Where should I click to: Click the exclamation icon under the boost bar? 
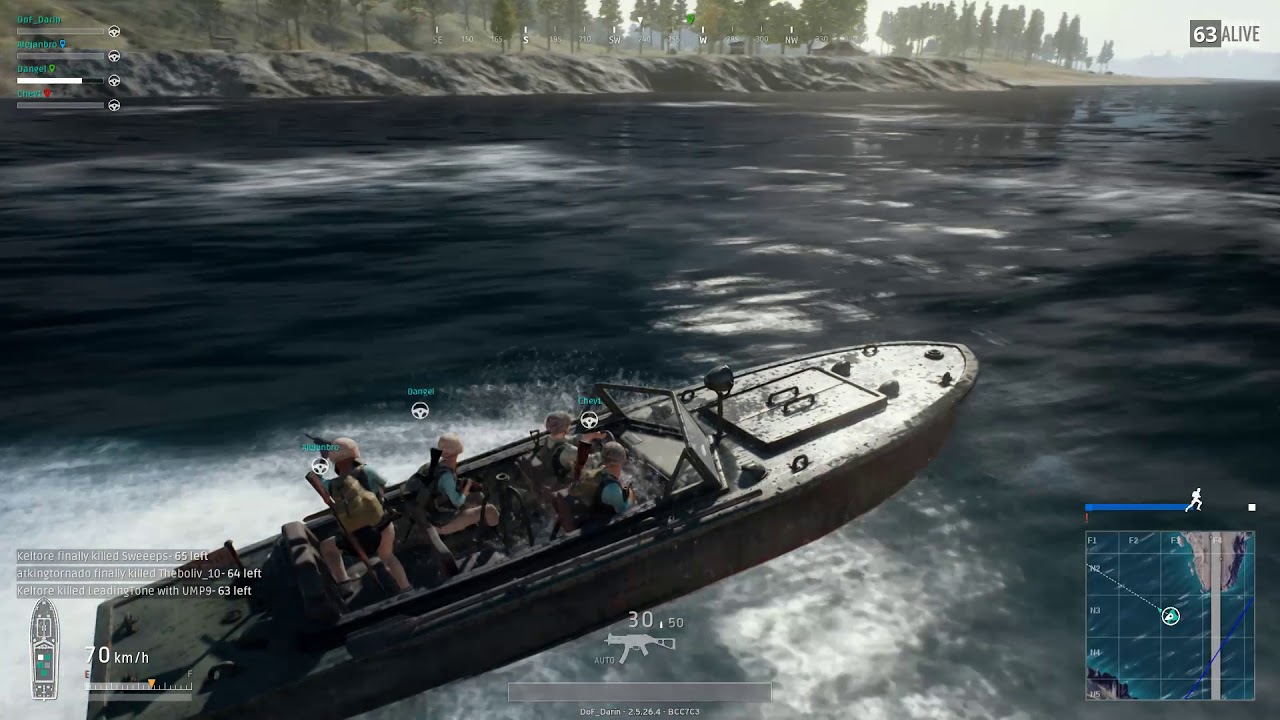click(x=1087, y=517)
